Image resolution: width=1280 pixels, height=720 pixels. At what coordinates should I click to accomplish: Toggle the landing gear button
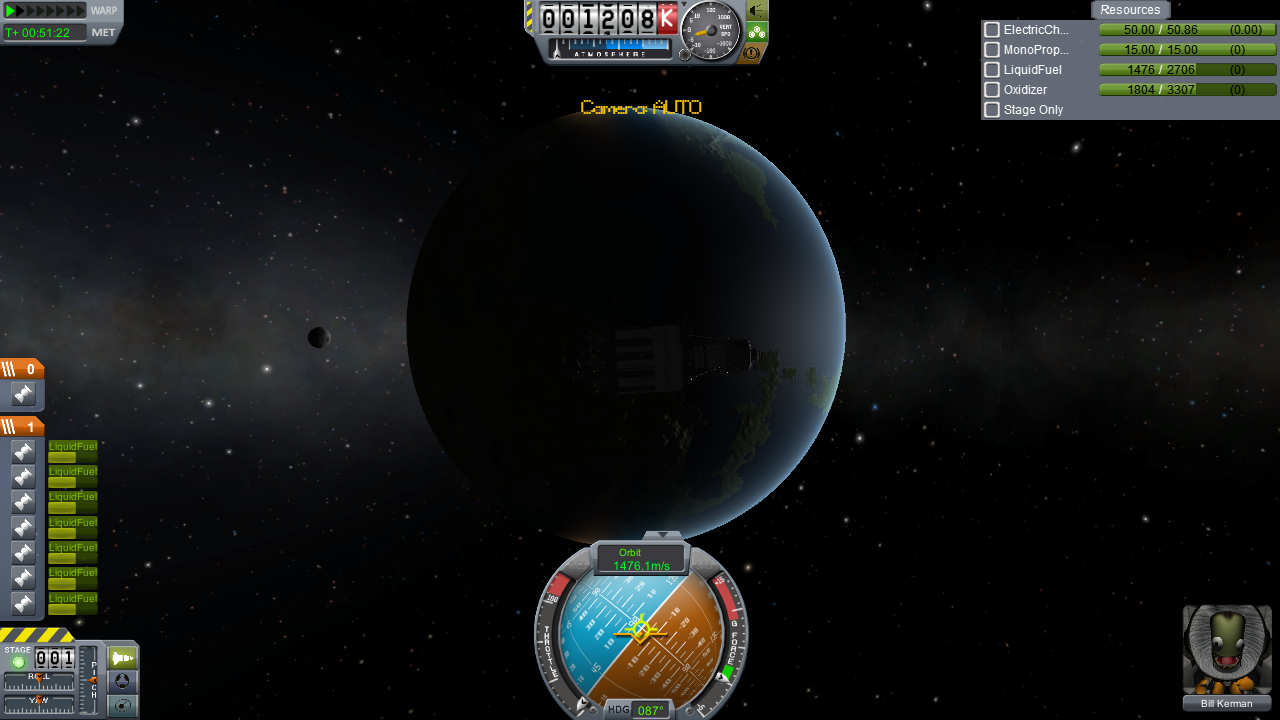[757, 32]
